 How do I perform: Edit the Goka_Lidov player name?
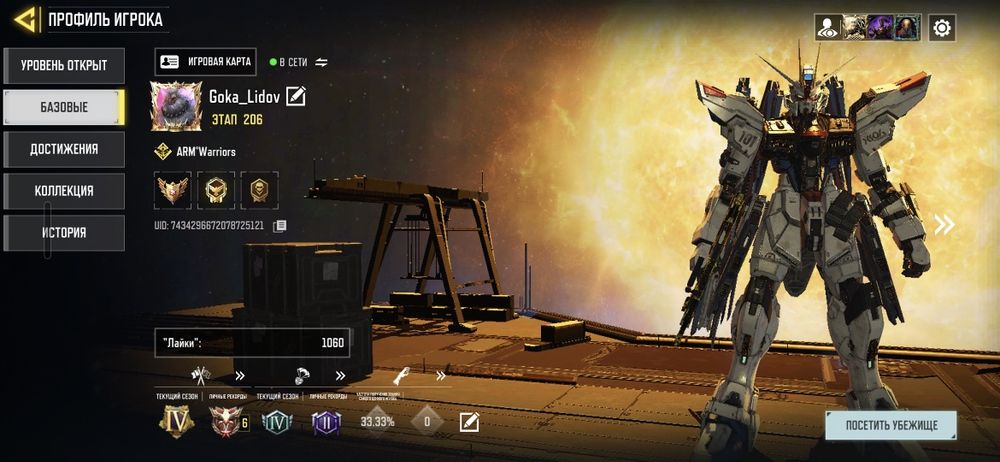pos(296,96)
